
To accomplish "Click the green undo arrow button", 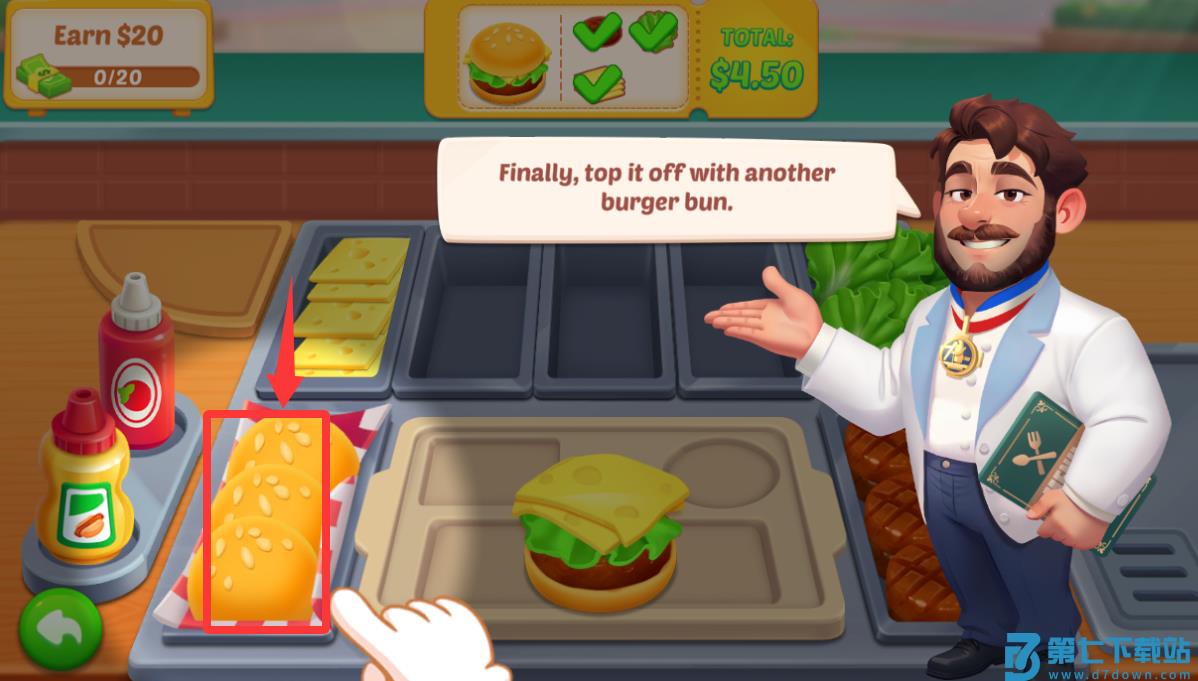I will [x=60, y=630].
